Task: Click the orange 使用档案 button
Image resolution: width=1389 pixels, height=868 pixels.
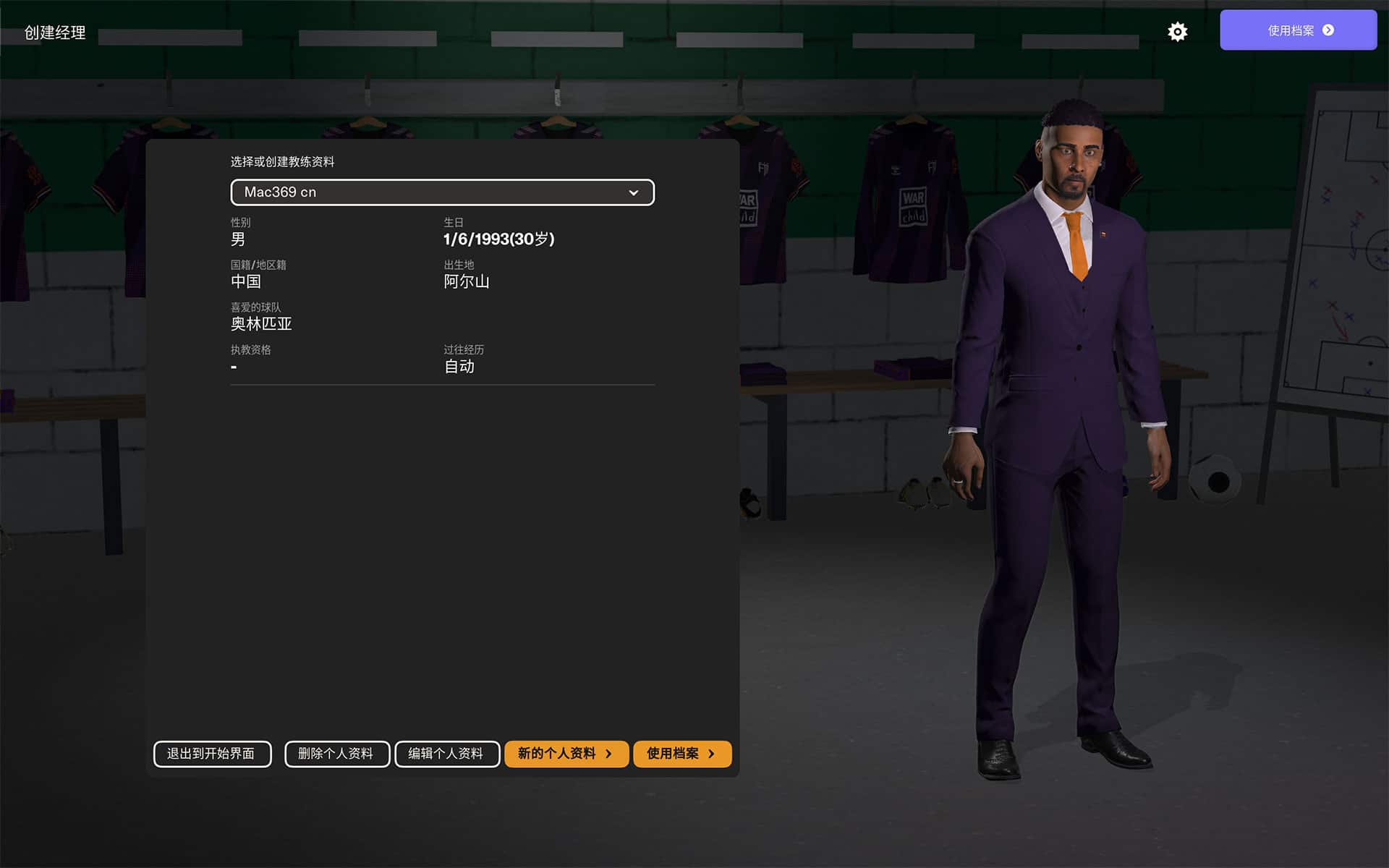Action: pyautogui.click(x=681, y=754)
